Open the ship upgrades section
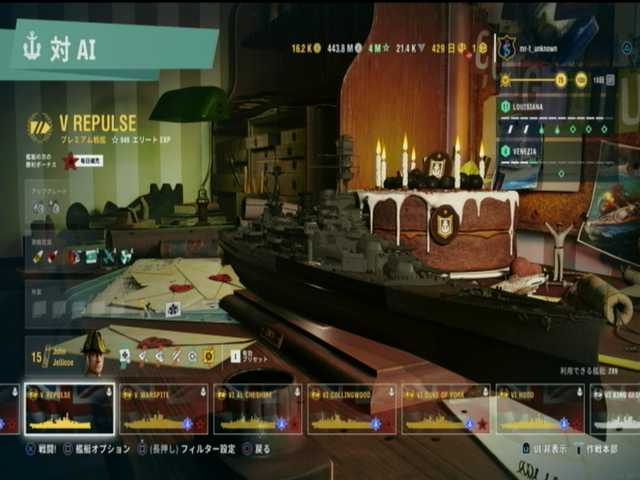 47,205
